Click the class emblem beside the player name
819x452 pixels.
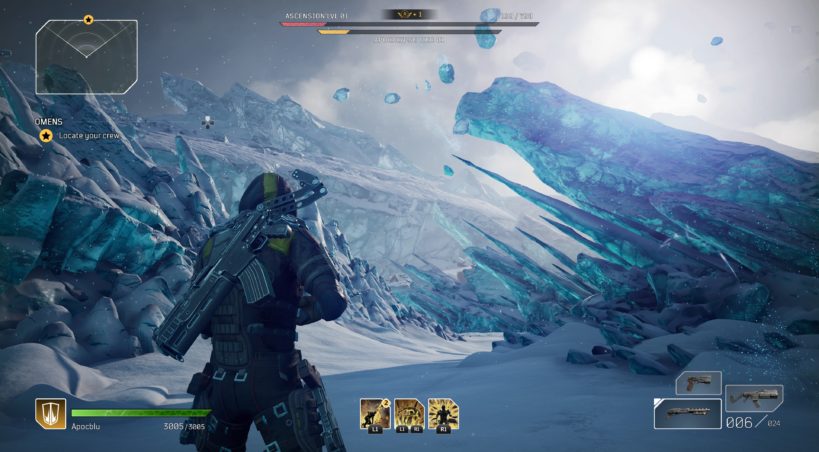coord(50,413)
